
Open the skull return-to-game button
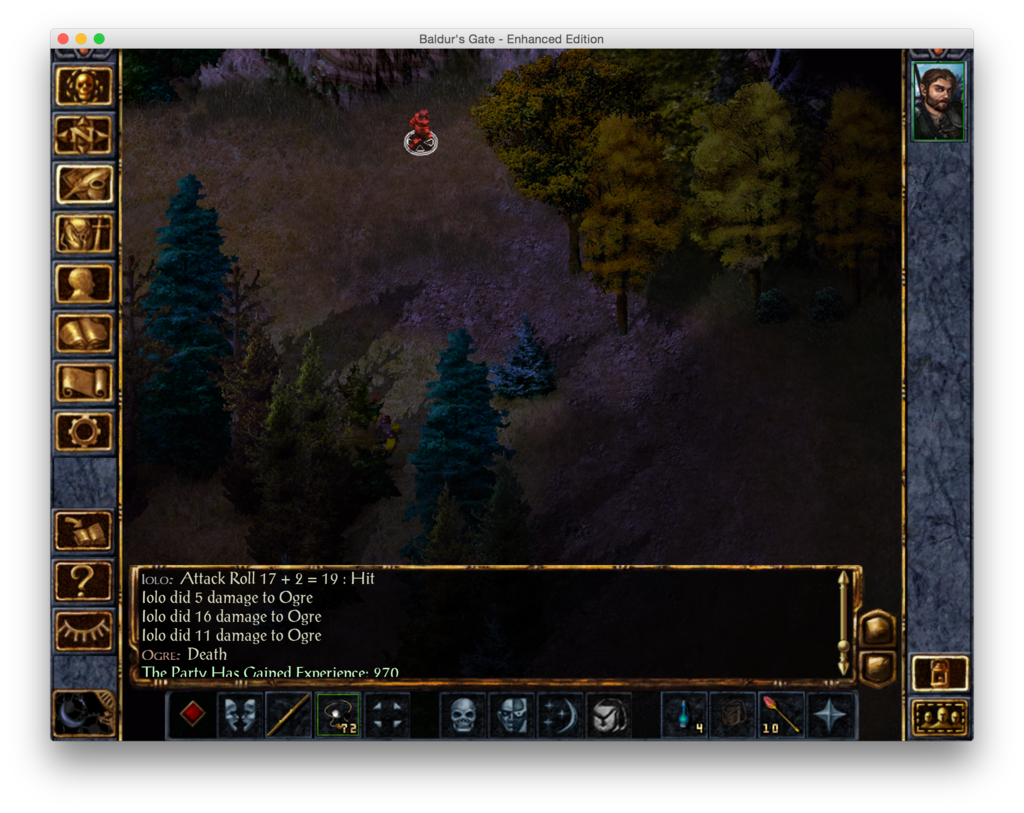click(83, 86)
